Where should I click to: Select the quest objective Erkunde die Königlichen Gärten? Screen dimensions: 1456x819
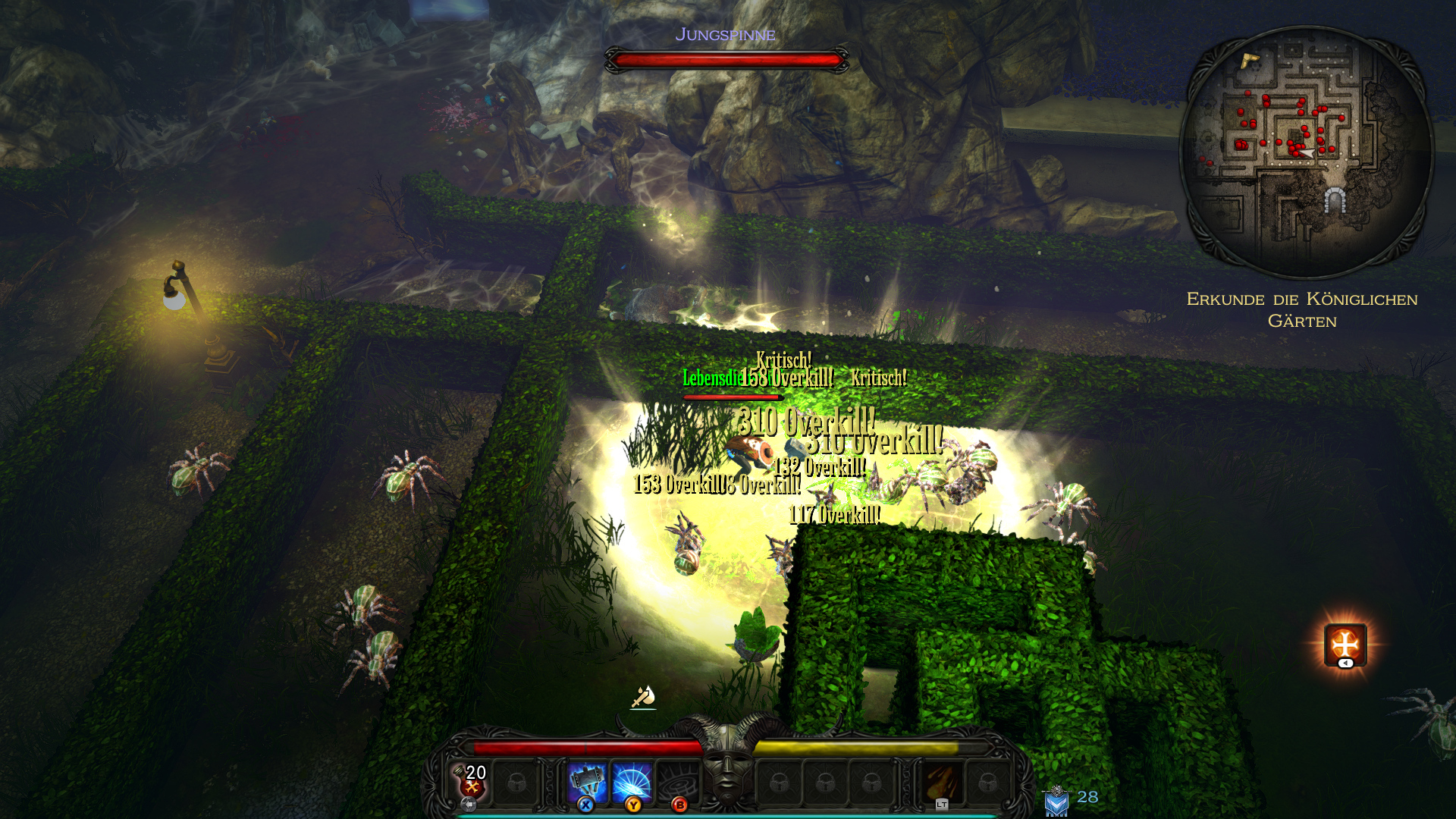coord(1302,310)
